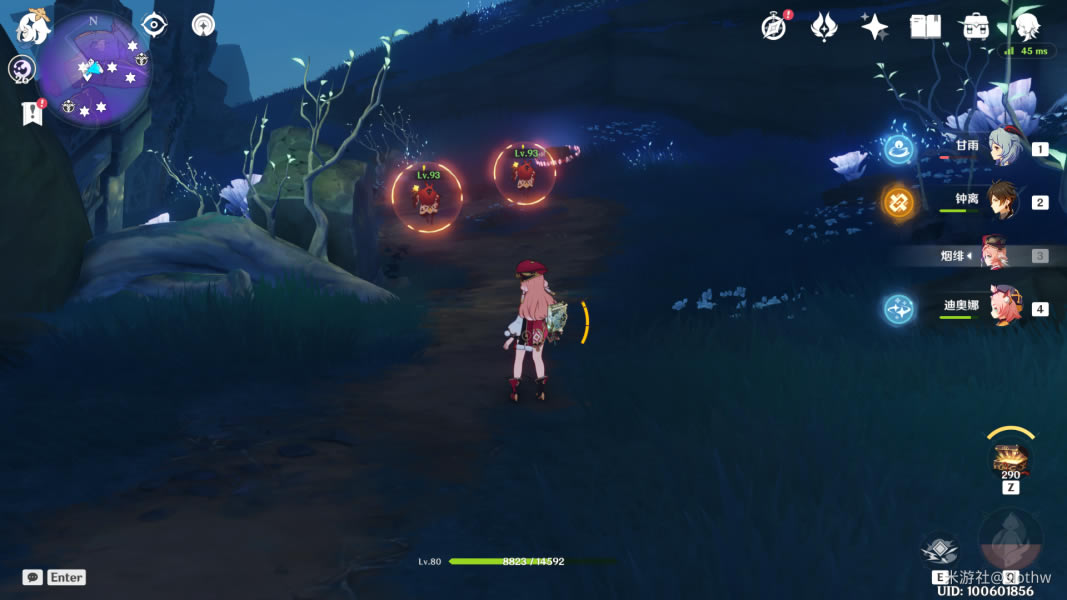Activate 烟绯's elemental skill icon
The height and width of the screenshot is (600, 1067).
point(940,550)
